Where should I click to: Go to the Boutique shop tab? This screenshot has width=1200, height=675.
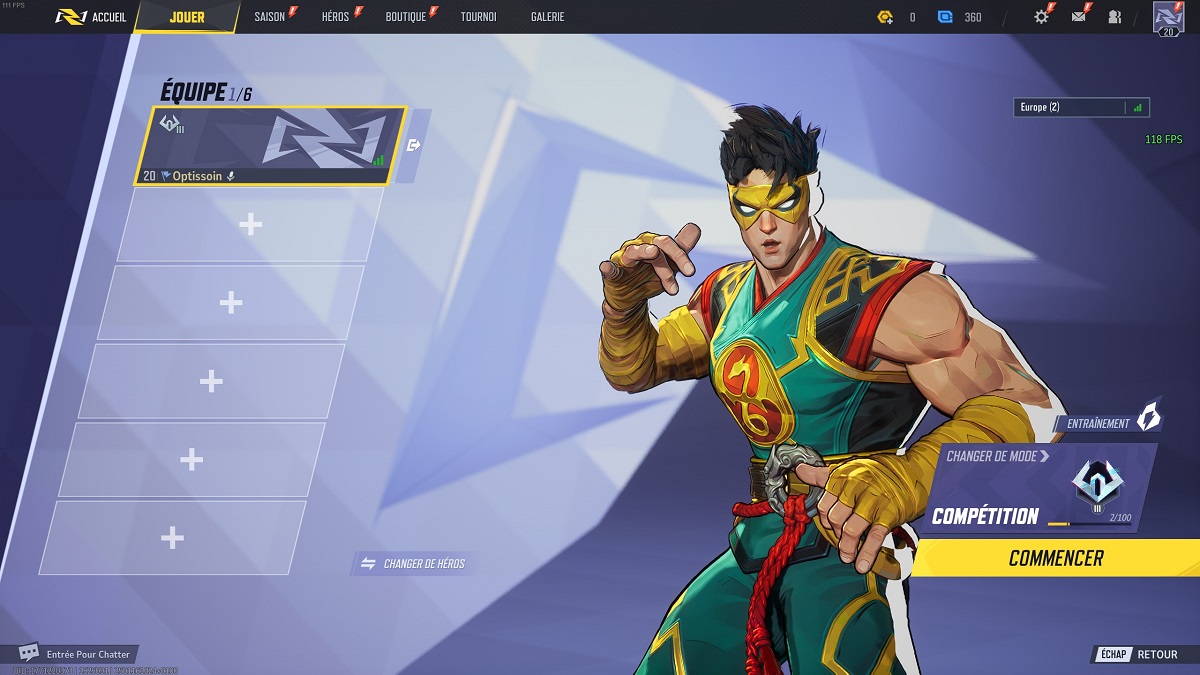click(x=406, y=17)
